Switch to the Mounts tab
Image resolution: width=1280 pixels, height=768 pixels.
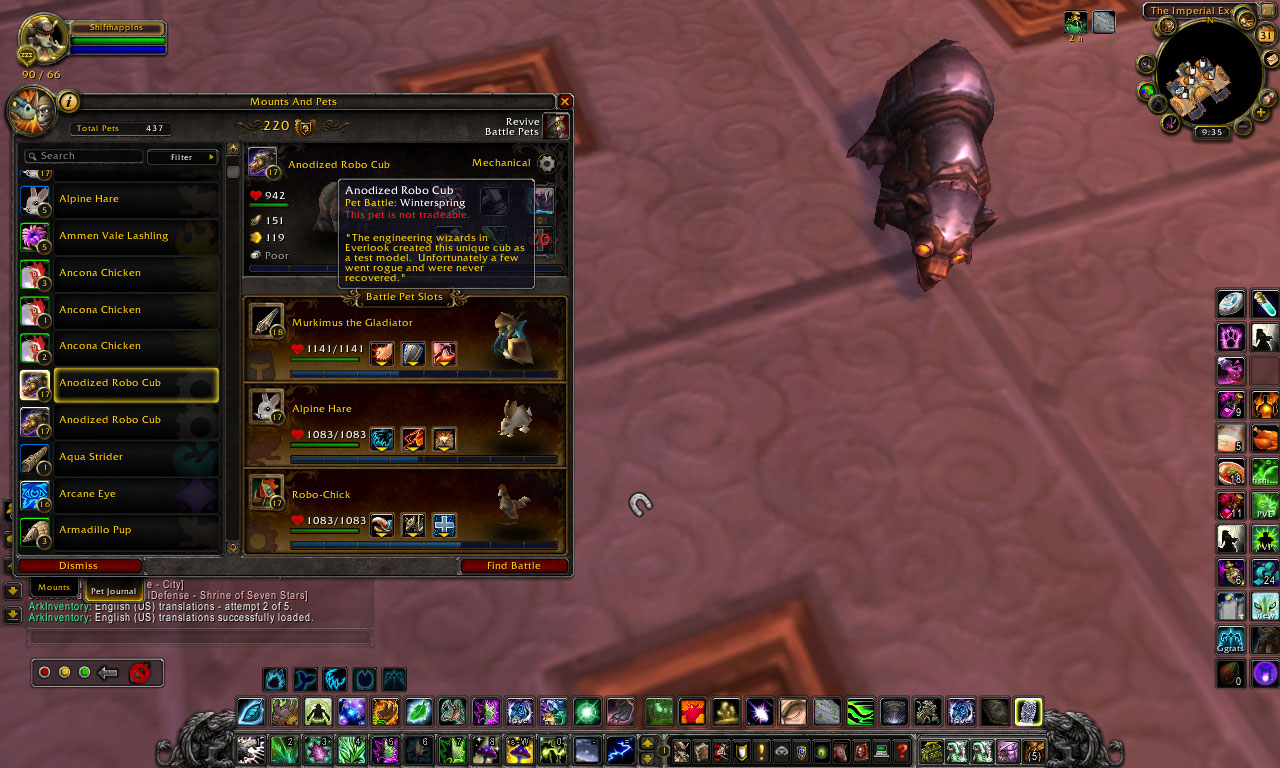[x=53, y=588]
